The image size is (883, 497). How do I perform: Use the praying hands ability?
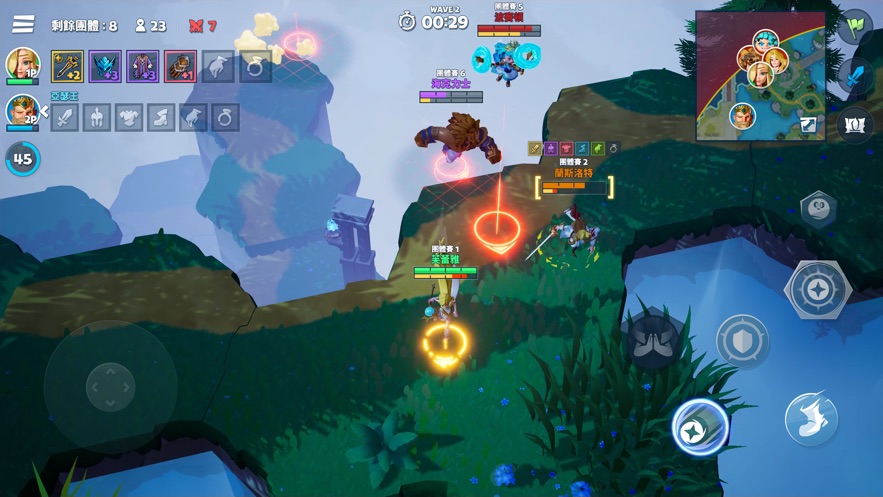tap(654, 340)
